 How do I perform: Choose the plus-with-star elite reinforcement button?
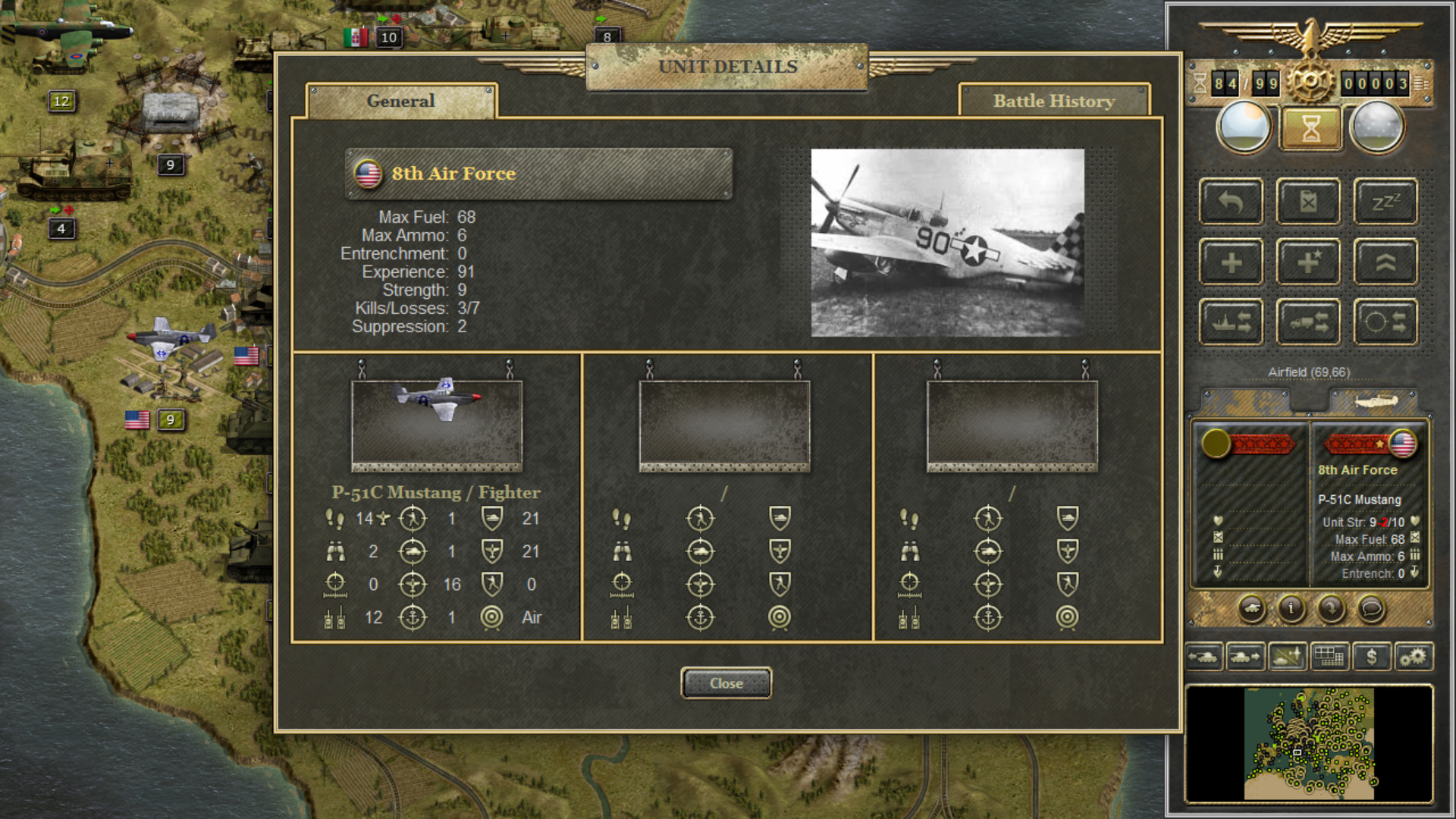click(x=1308, y=262)
